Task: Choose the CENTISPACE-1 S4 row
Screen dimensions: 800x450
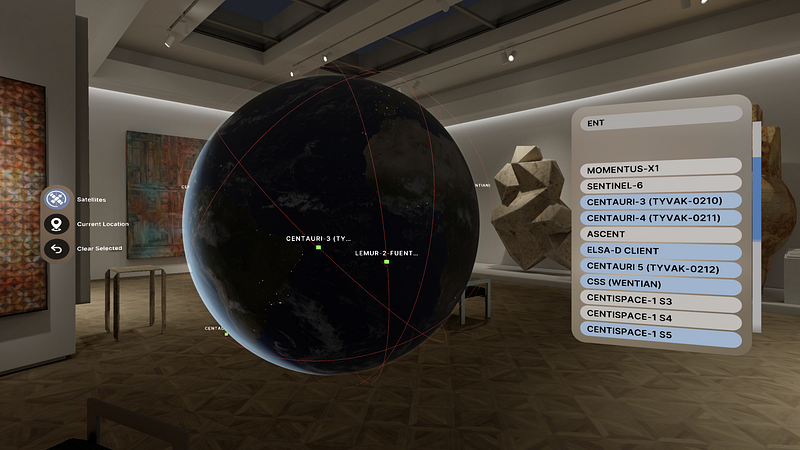Action: 660,319
